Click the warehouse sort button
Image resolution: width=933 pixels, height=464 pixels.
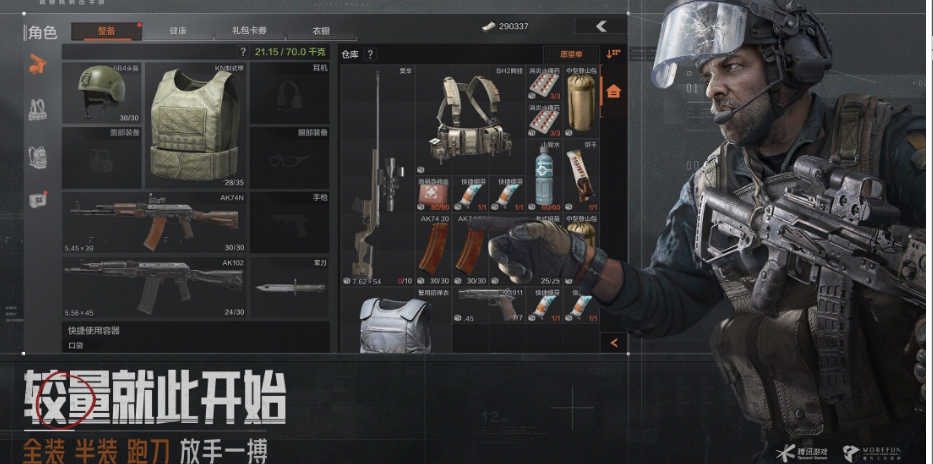pos(613,54)
